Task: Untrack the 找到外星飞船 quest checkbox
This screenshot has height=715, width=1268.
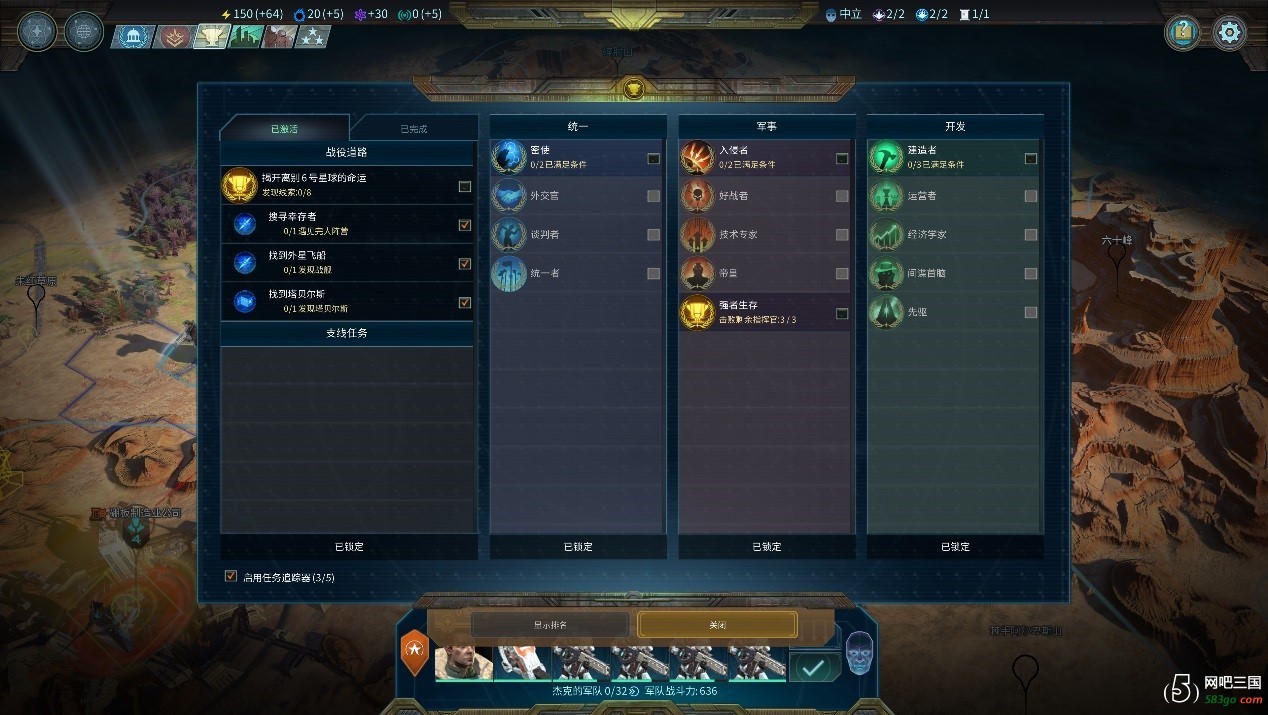Action: [x=465, y=264]
